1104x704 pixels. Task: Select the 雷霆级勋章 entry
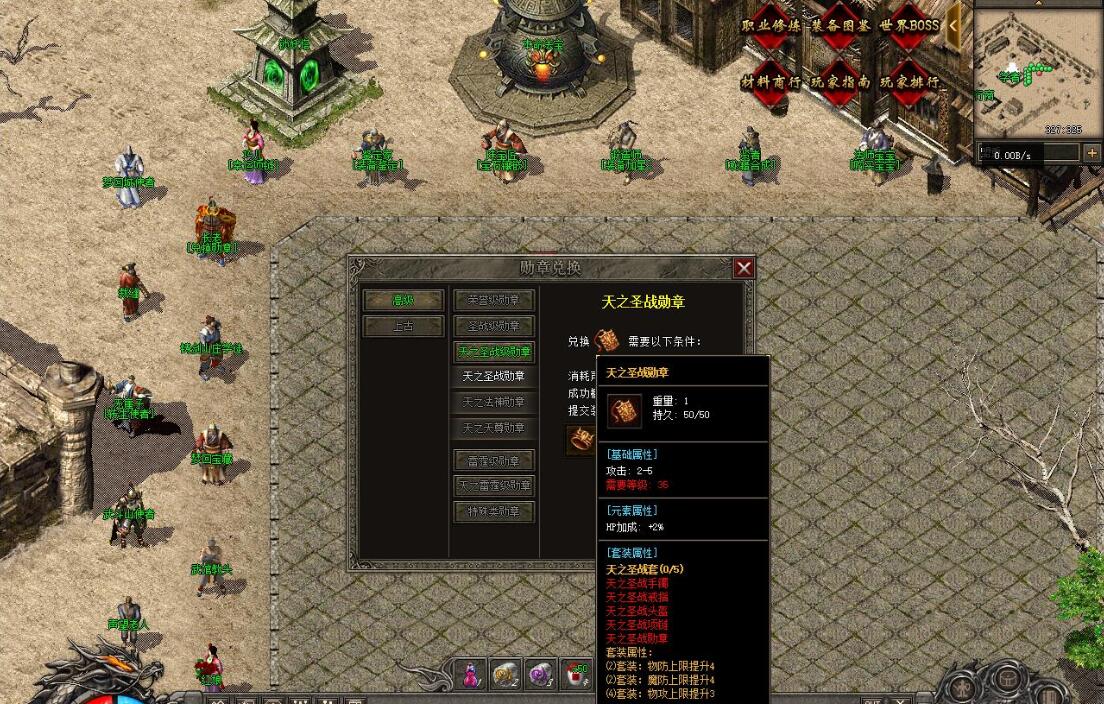click(x=494, y=461)
